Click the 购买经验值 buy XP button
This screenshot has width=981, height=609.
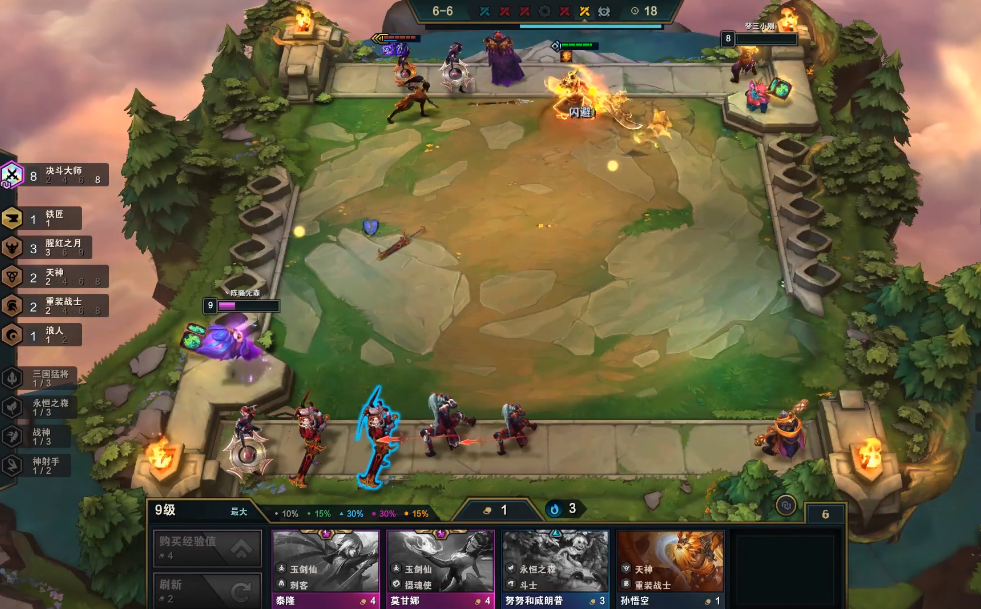click(x=207, y=548)
